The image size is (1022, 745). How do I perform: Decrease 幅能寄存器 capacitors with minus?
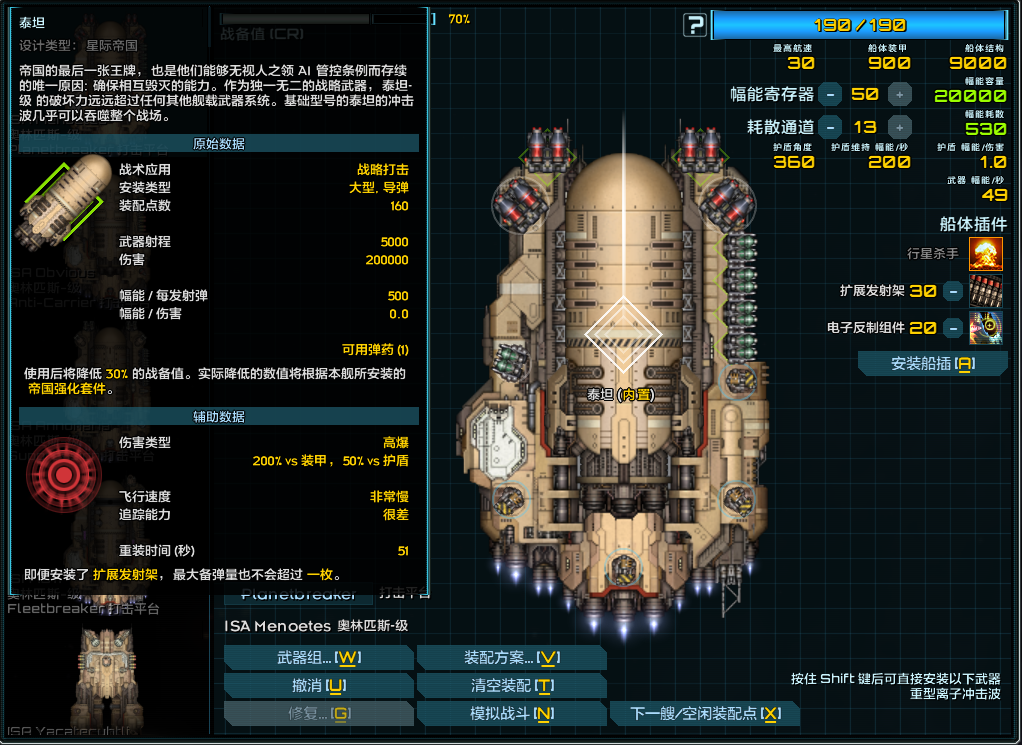tap(830, 95)
